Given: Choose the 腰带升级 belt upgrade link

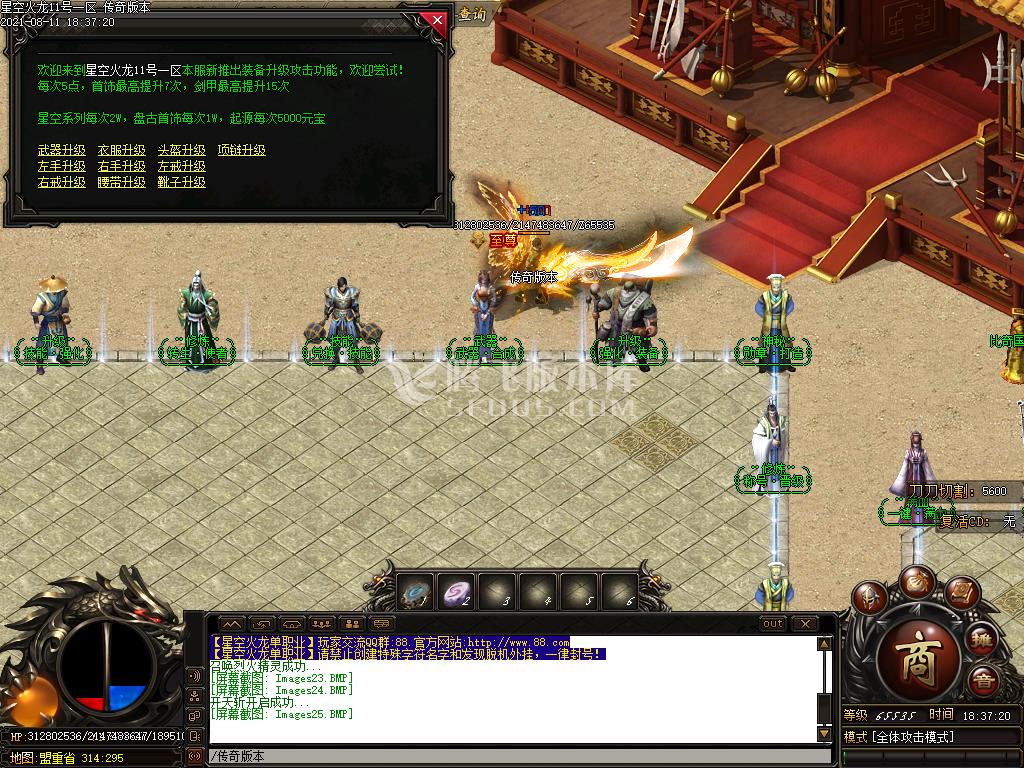Looking at the screenshot, I should 122,182.
